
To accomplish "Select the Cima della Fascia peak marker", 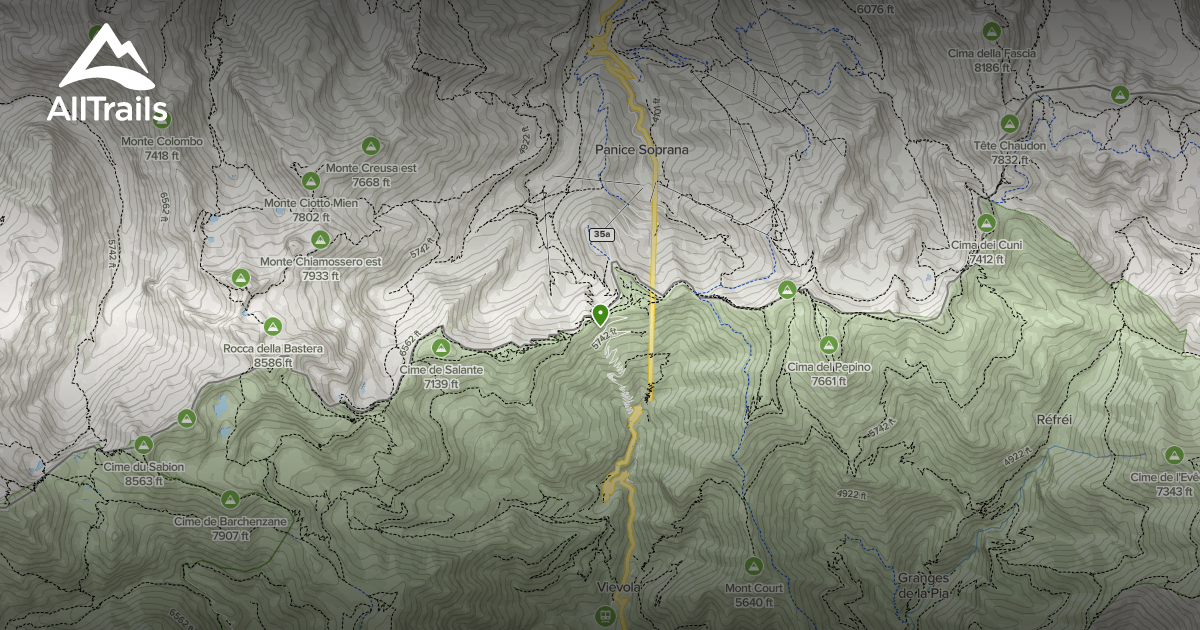I will 991,31.
